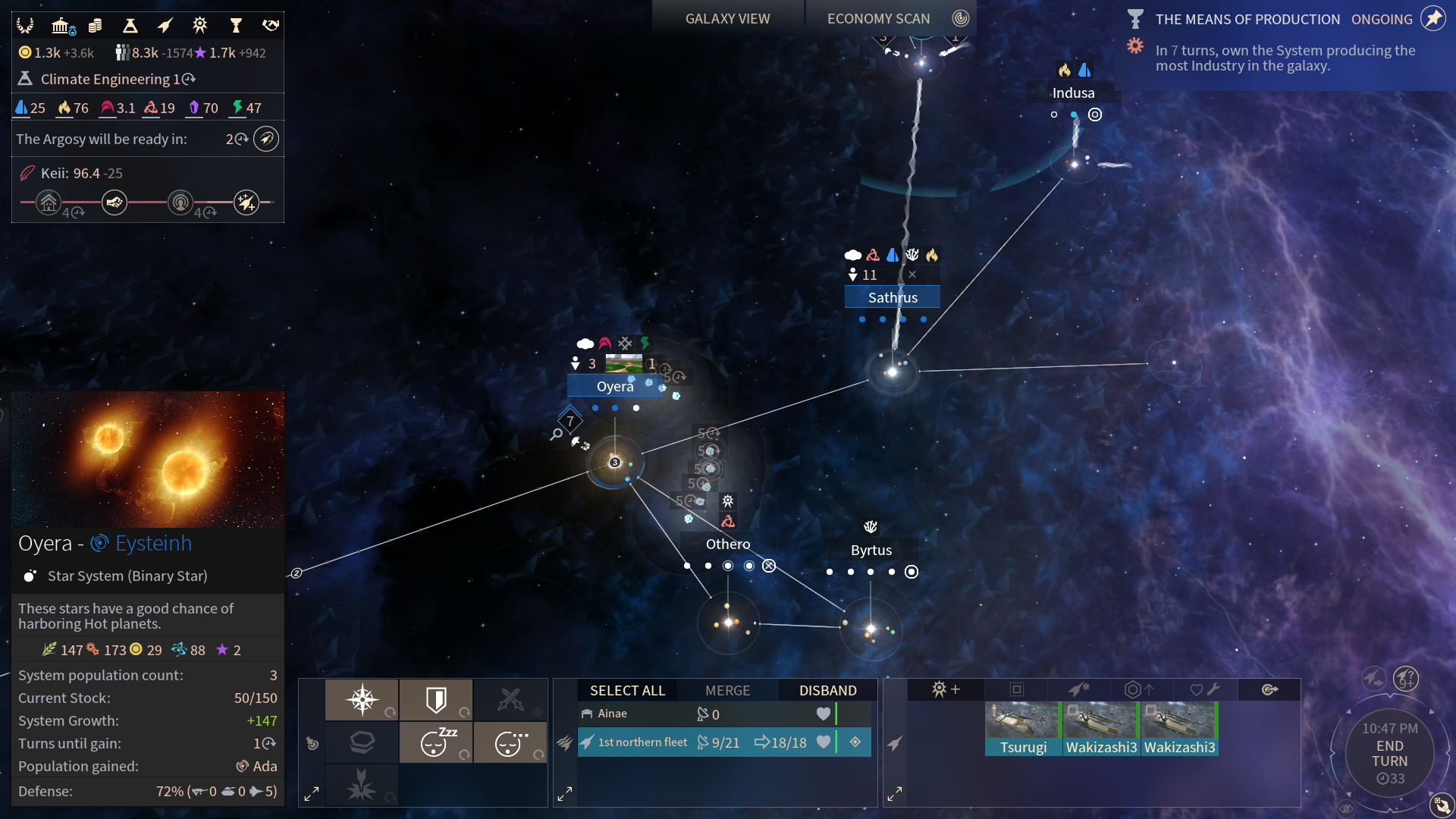Select the Sathrus system label

(x=893, y=297)
